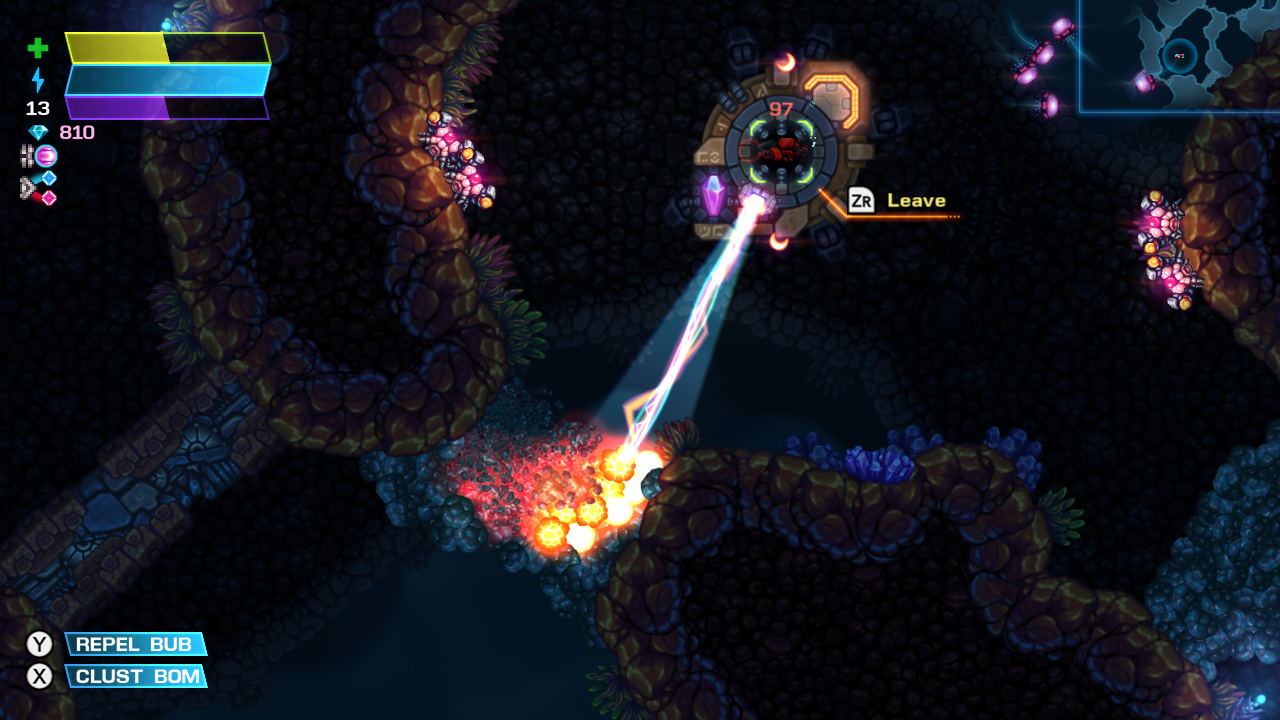Screen dimensions: 1280x720
Task: Click the gem count showing 810
Action: (x=75, y=131)
